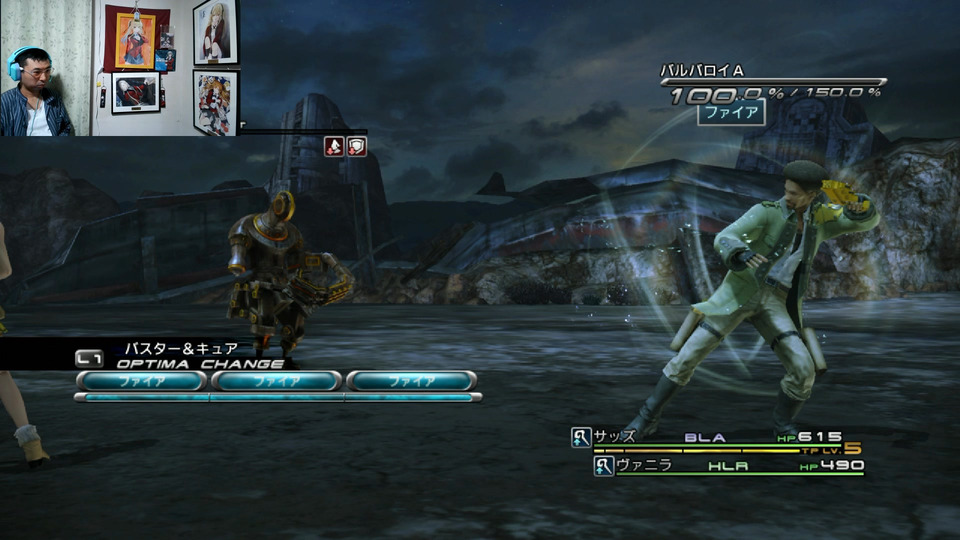The height and width of the screenshot is (540, 960).
Task: Choose party member サッズ in the party list
Action: click(615, 437)
